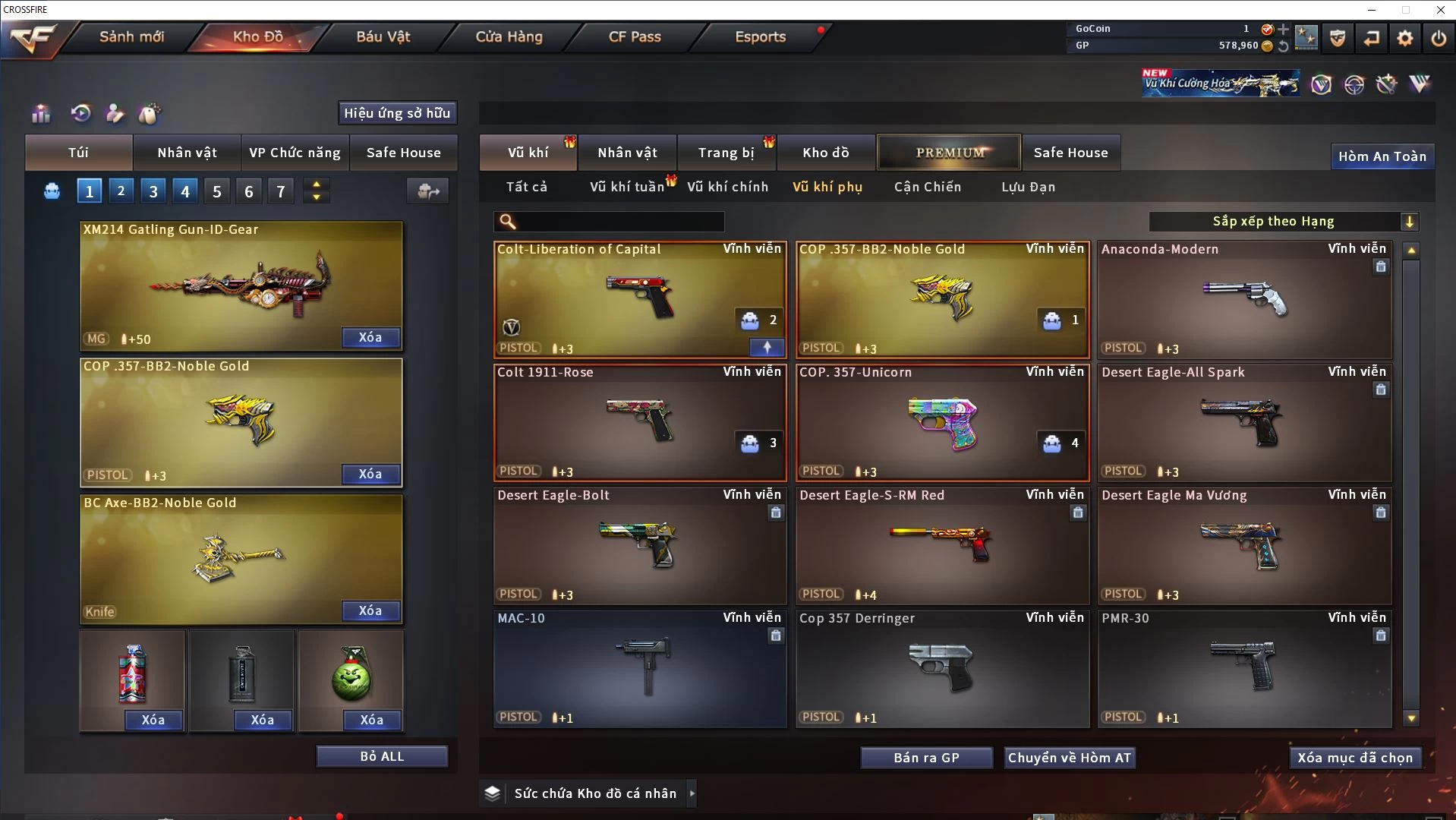Open the CF Pass menu
Image resolution: width=1456 pixels, height=820 pixels.
(x=635, y=36)
